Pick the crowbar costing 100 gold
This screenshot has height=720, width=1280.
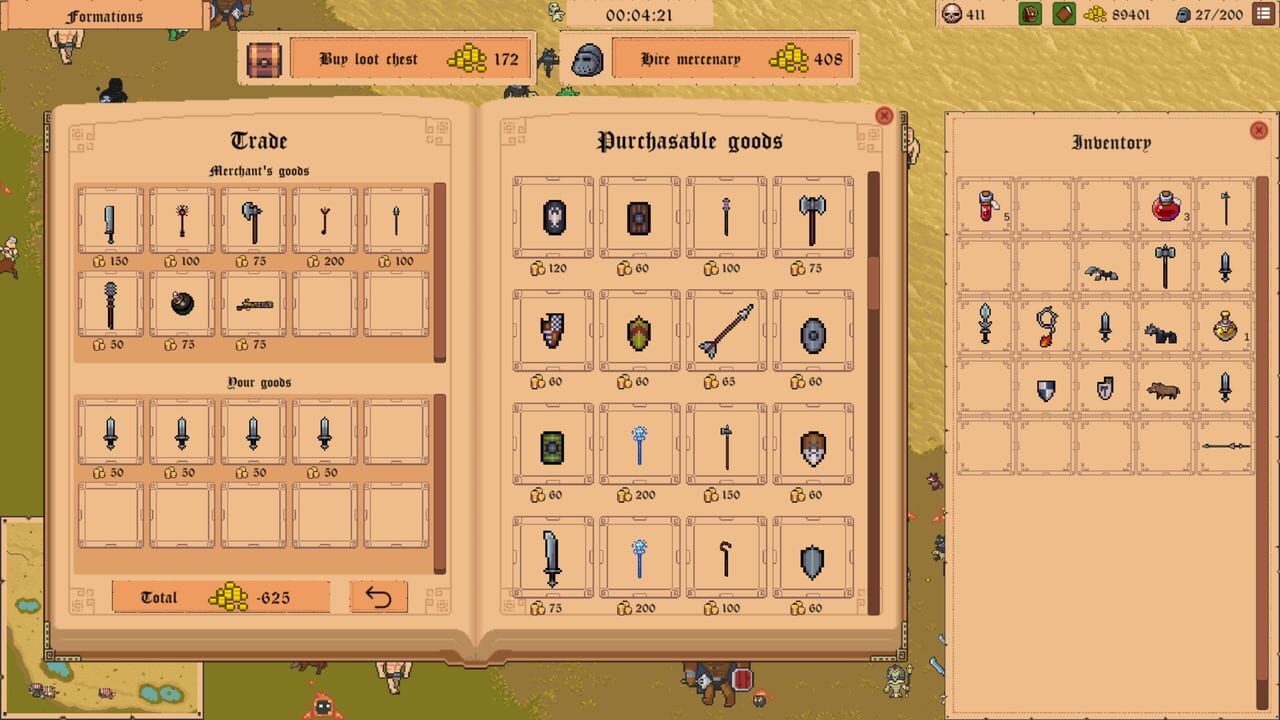click(726, 557)
